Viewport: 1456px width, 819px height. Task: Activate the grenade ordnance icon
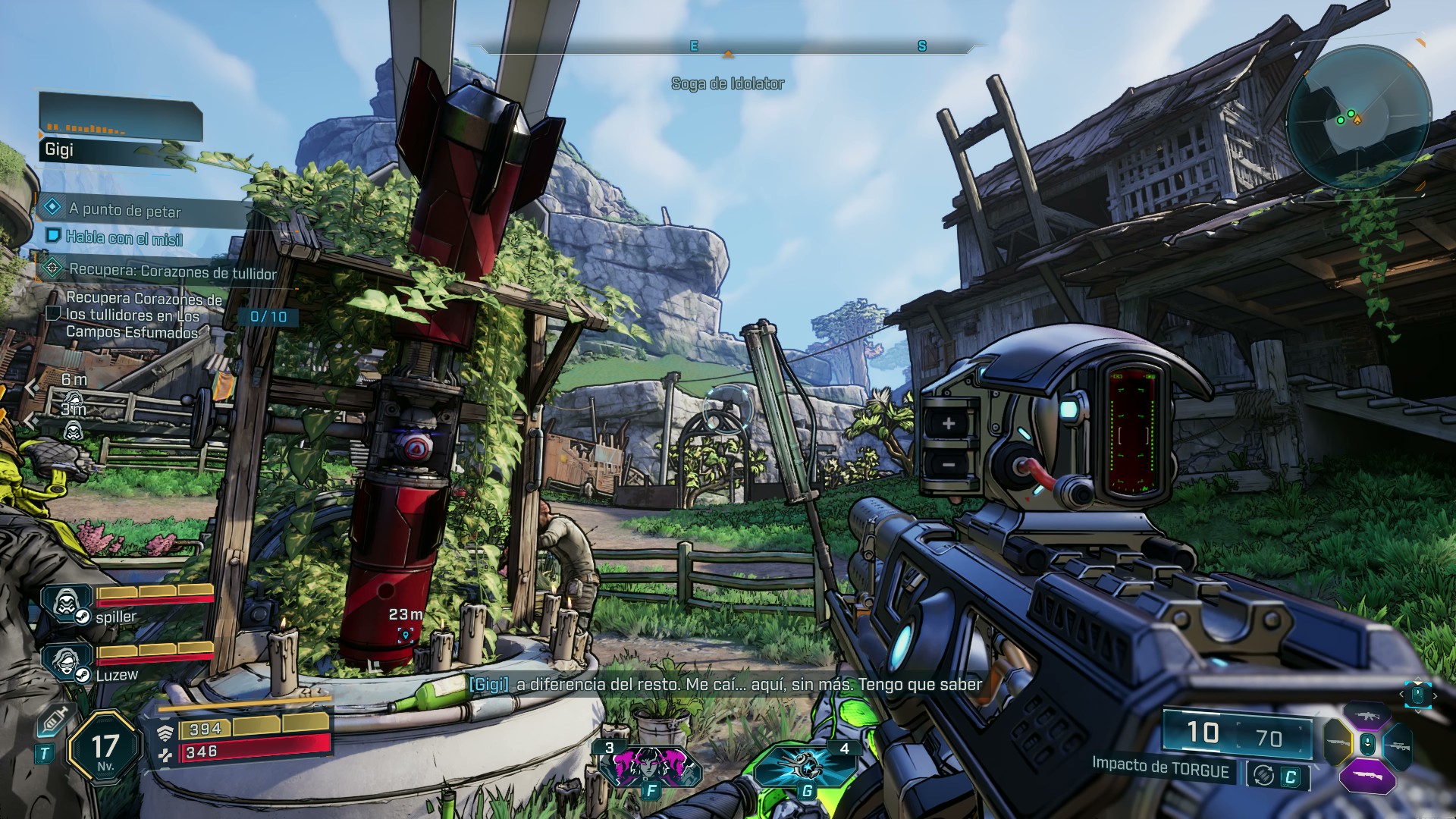(x=805, y=767)
